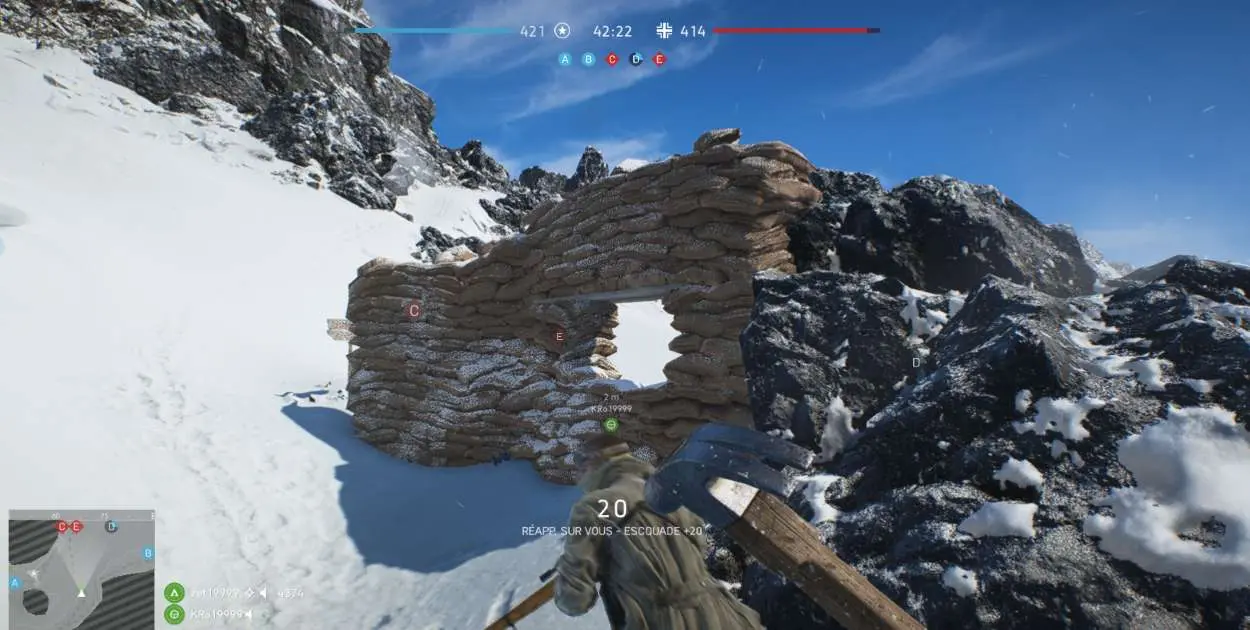Click the Allied star faction icon

click(x=563, y=31)
